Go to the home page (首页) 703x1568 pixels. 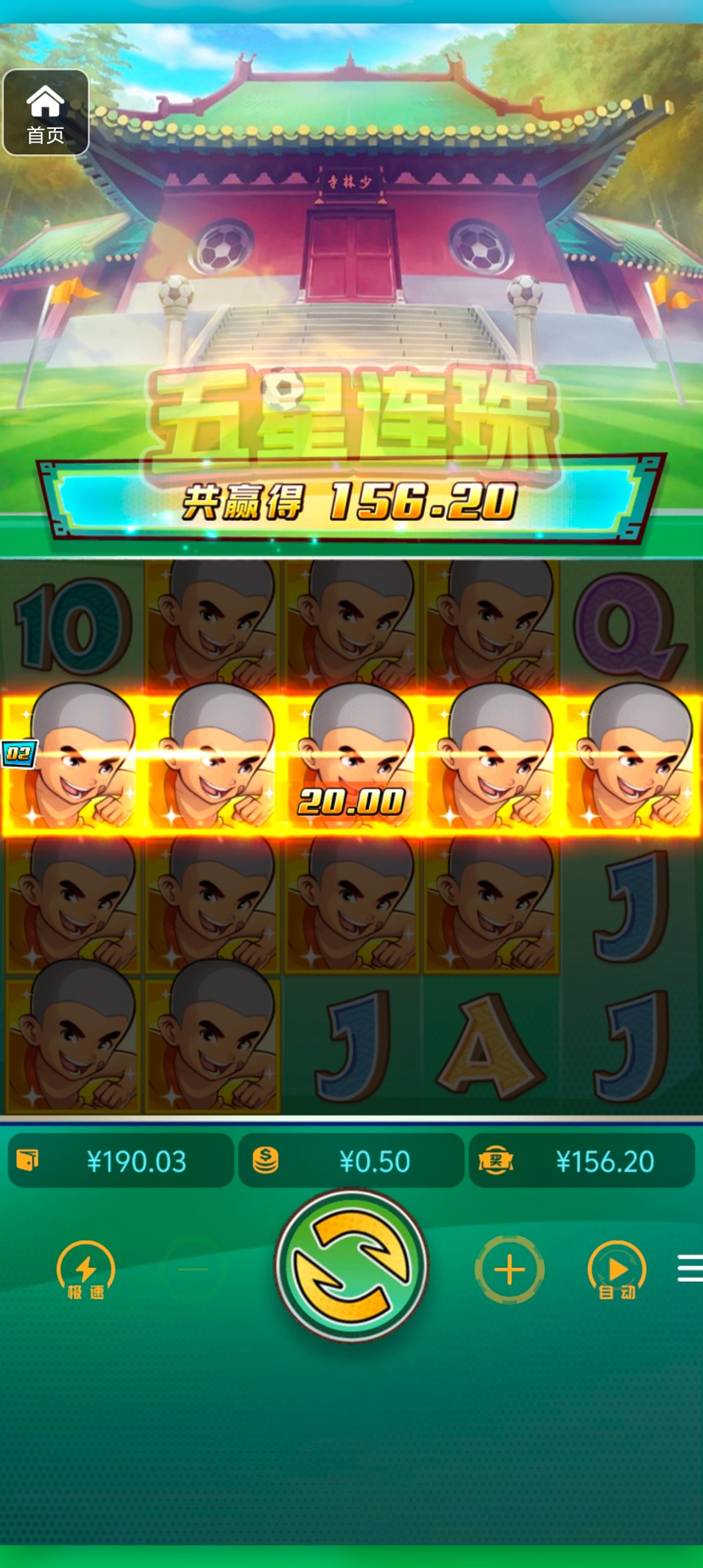click(x=46, y=113)
